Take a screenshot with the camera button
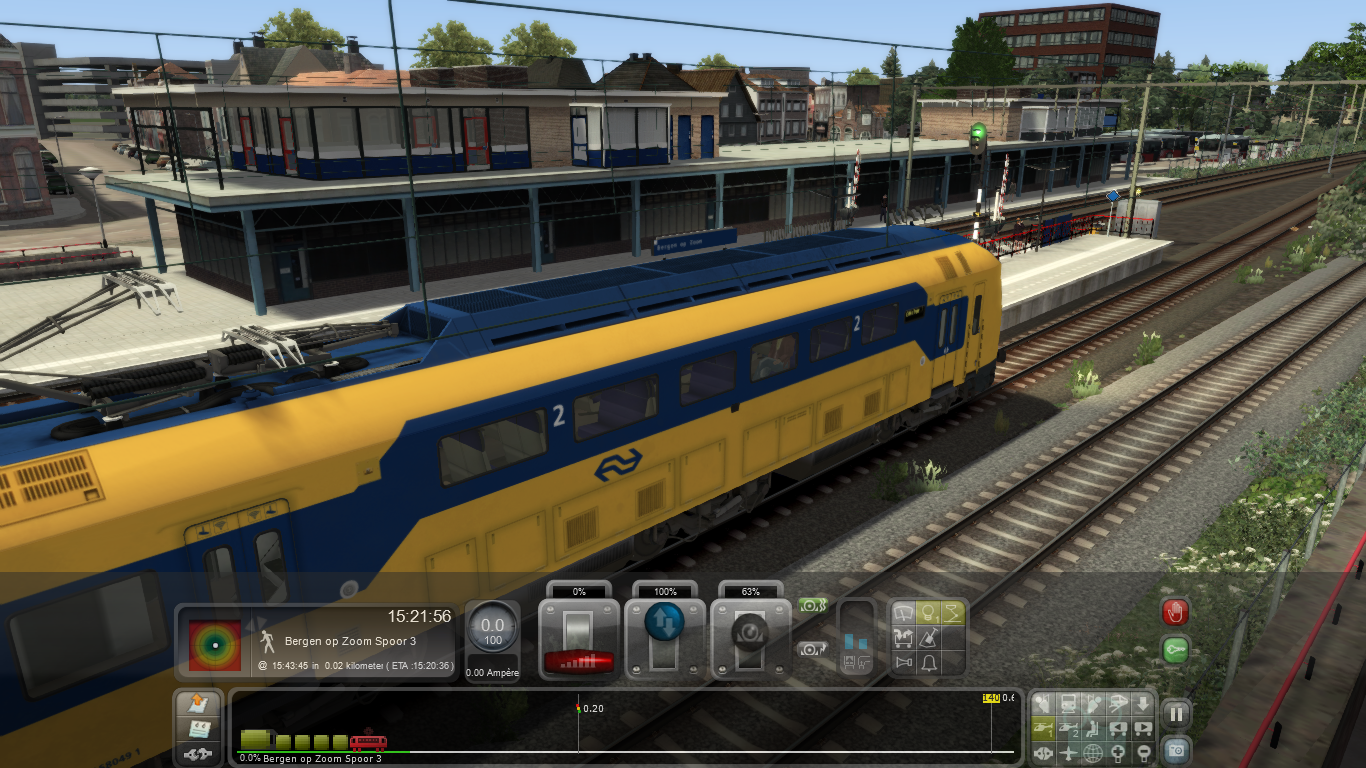1366x768 pixels. point(1177,749)
